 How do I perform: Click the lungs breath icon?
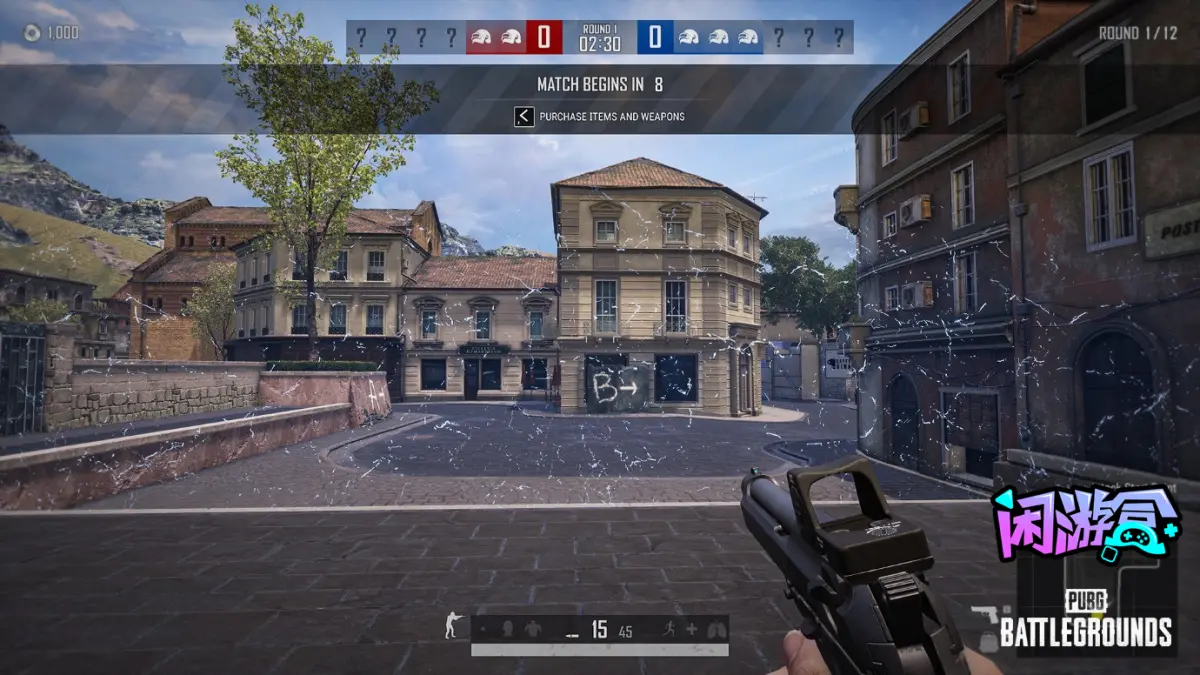715,630
